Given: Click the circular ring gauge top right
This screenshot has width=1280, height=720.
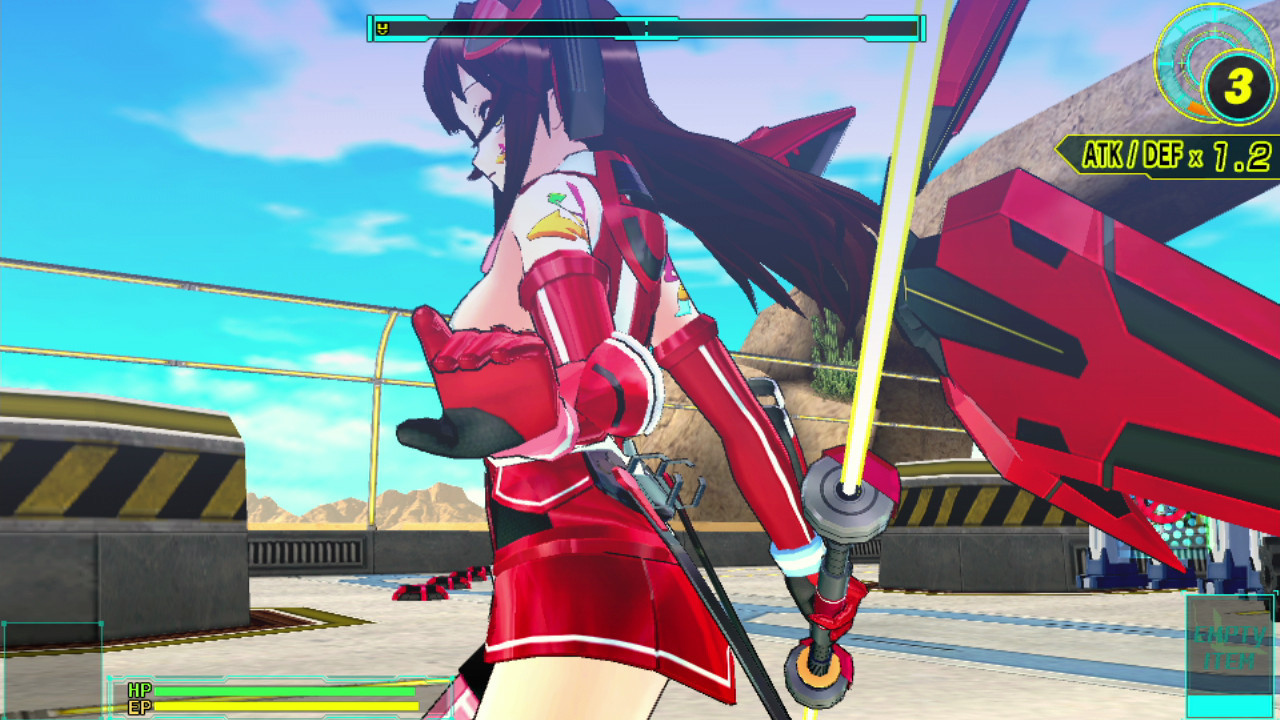Looking at the screenshot, I should coord(1200,60).
